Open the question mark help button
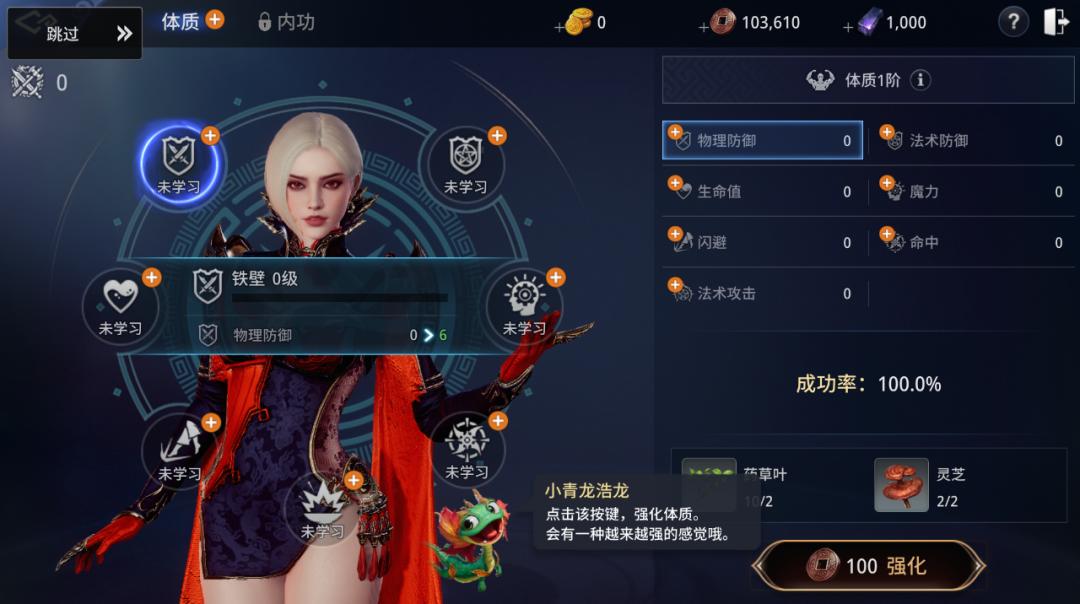The image size is (1080, 604). click(x=1013, y=22)
